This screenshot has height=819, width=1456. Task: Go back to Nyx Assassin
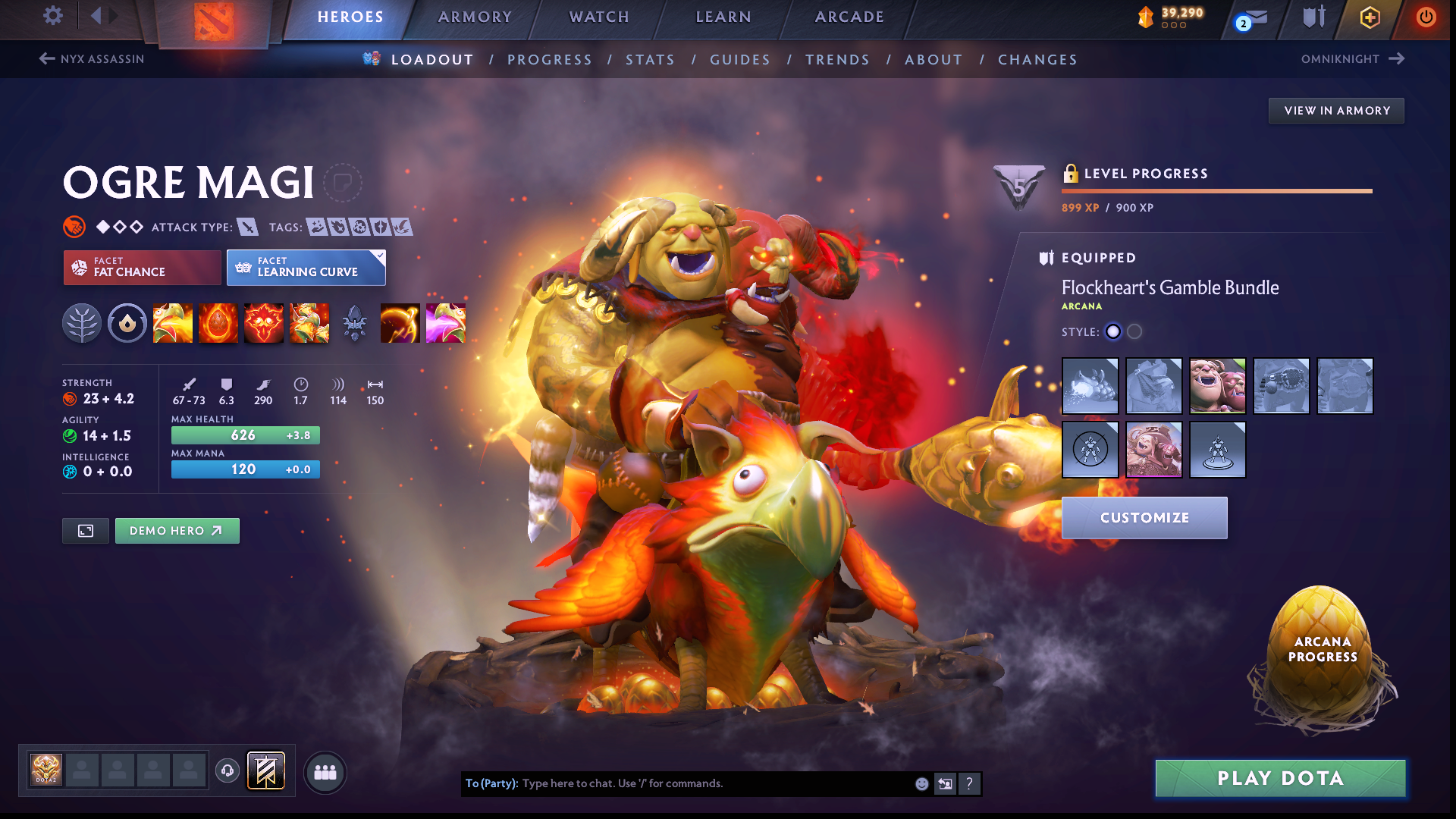coord(92,59)
